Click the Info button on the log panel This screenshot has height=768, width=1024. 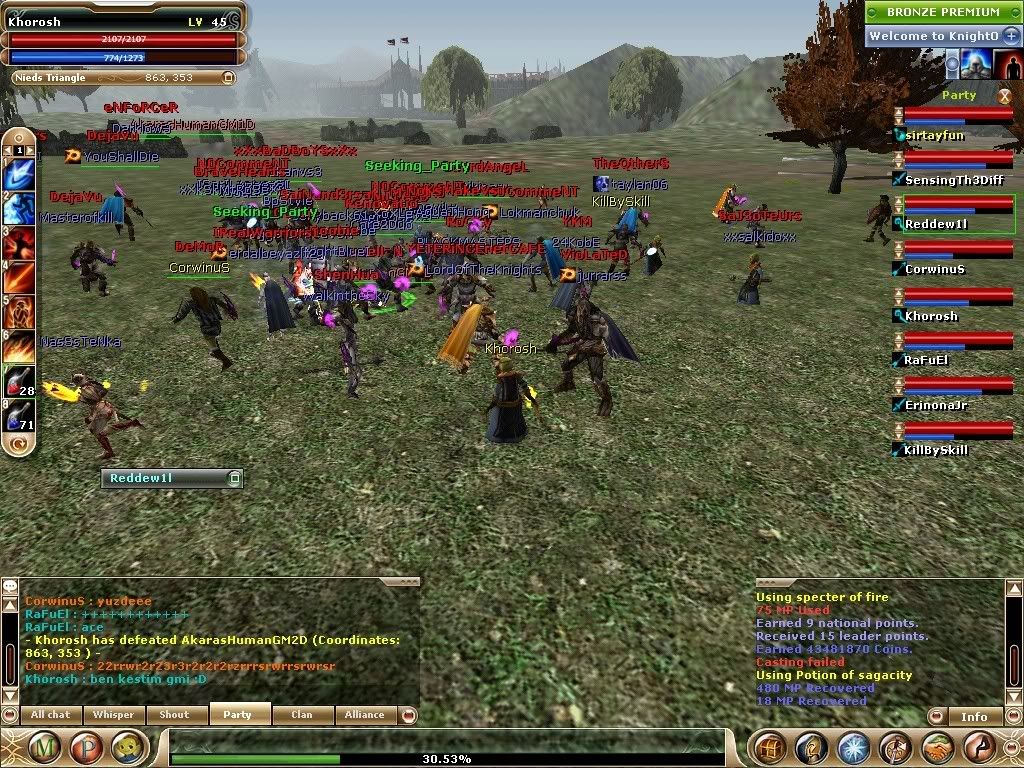[x=973, y=716]
